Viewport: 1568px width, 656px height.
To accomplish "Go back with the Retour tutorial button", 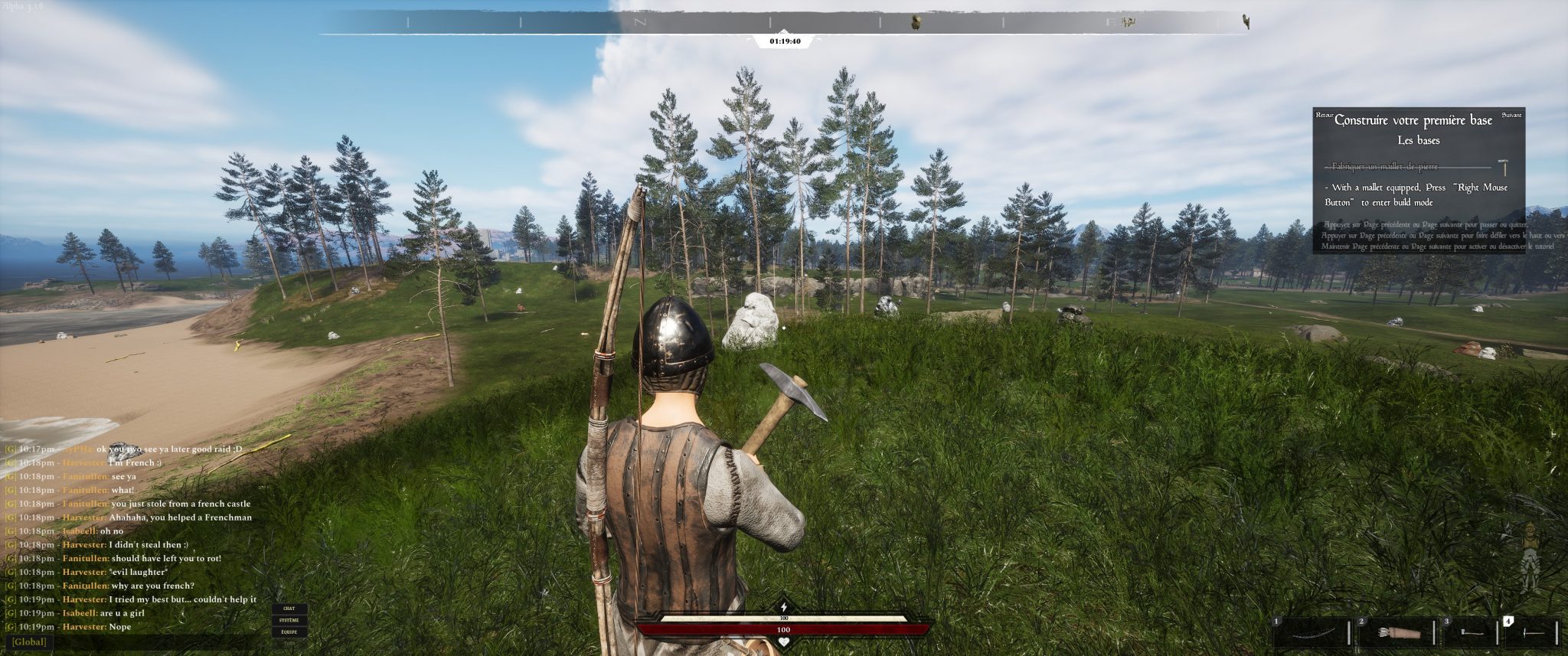I will [x=1324, y=115].
